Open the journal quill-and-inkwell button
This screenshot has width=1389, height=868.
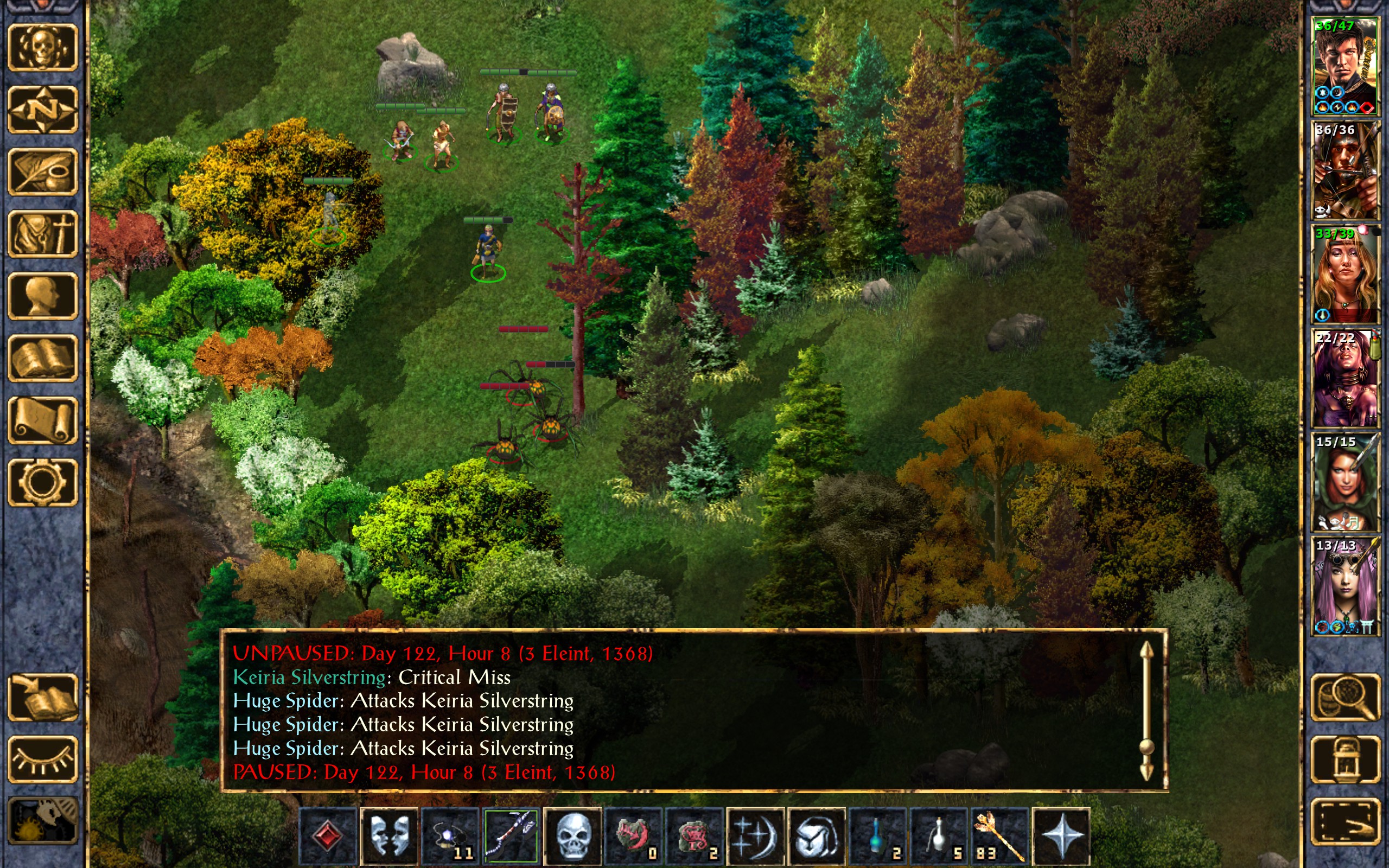(x=42, y=171)
